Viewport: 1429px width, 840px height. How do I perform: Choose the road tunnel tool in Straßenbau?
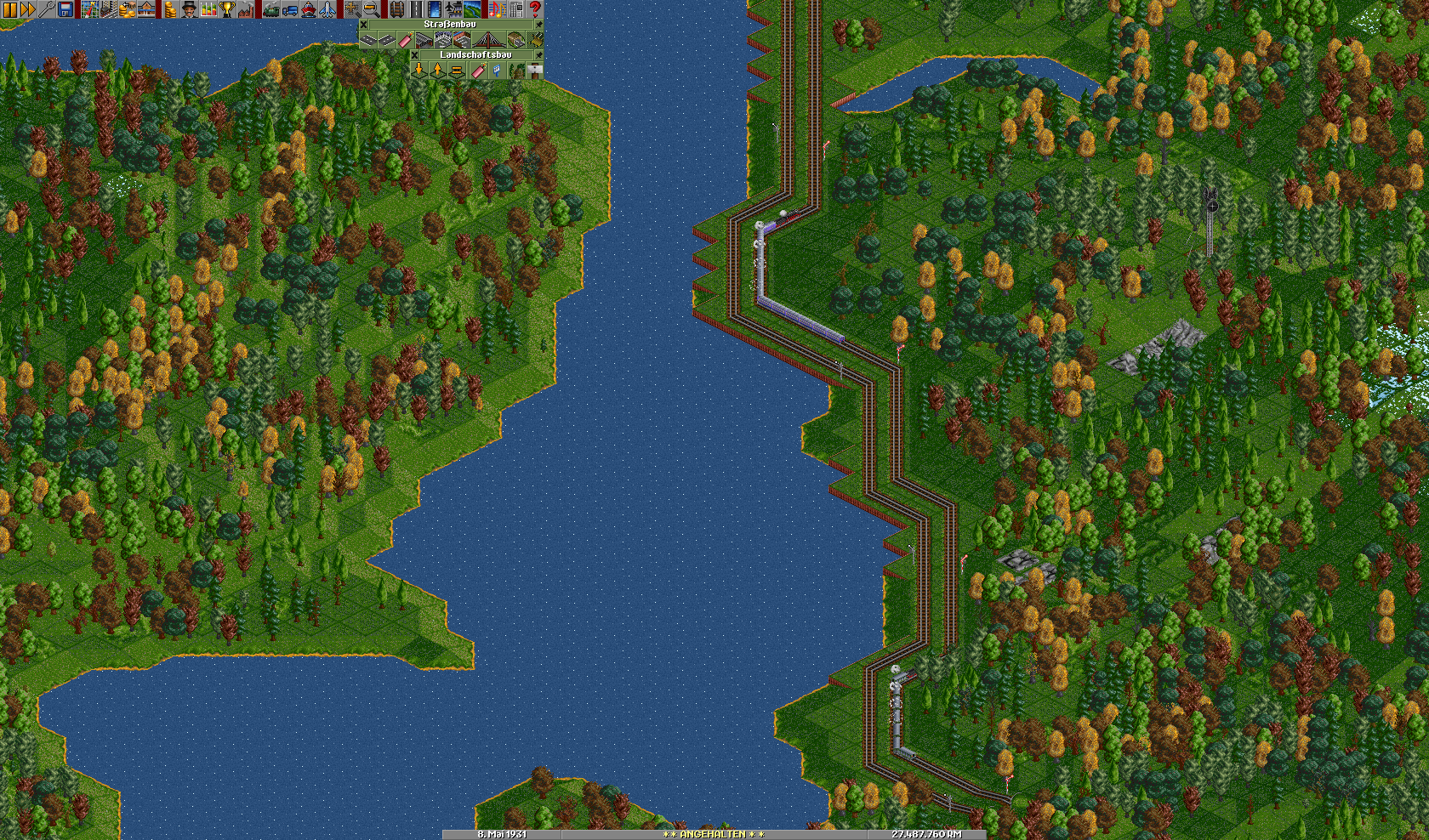pyautogui.click(x=516, y=40)
